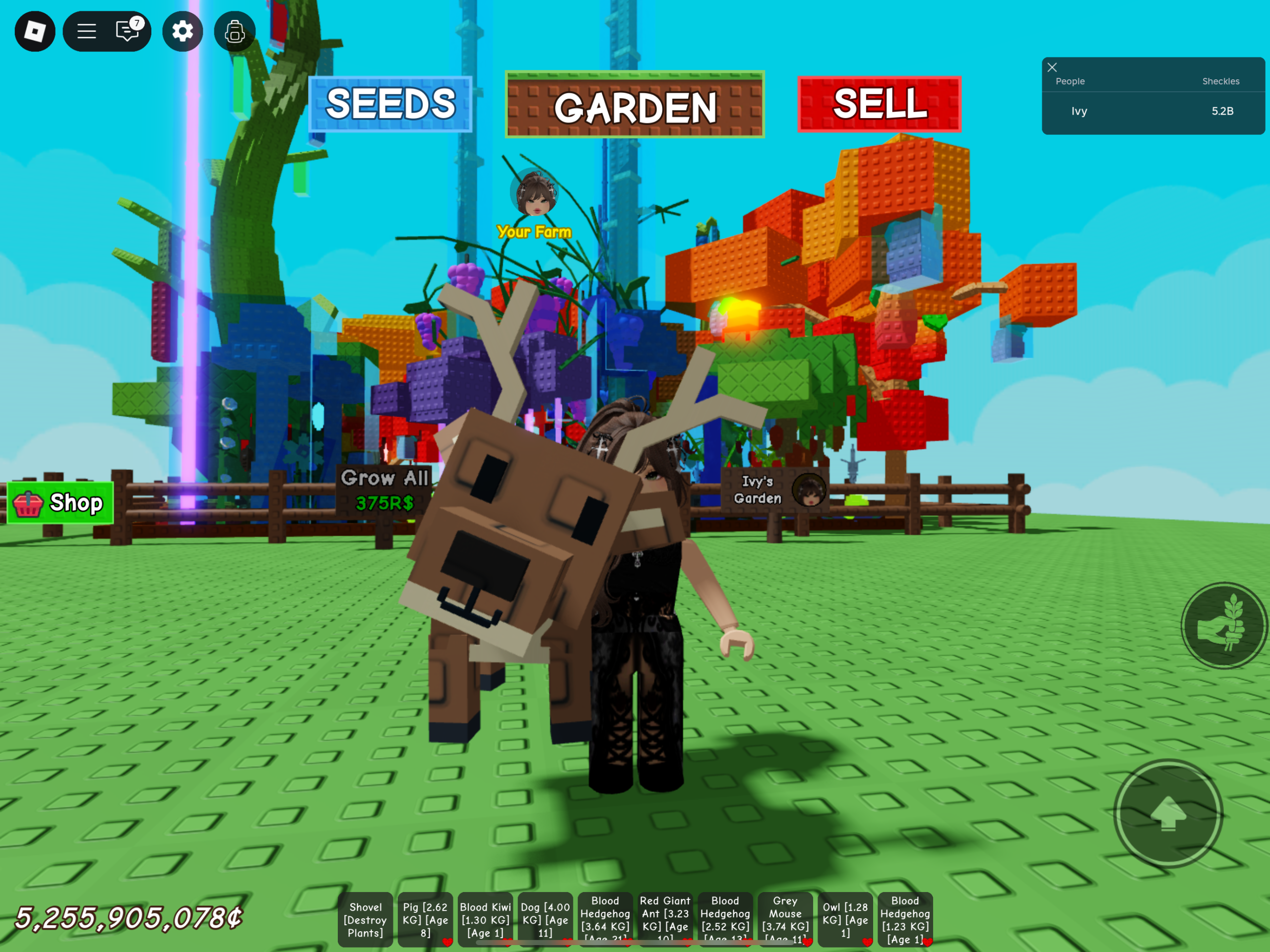
Task: Equip the Blood Kiwi item
Action: (x=485, y=919)
